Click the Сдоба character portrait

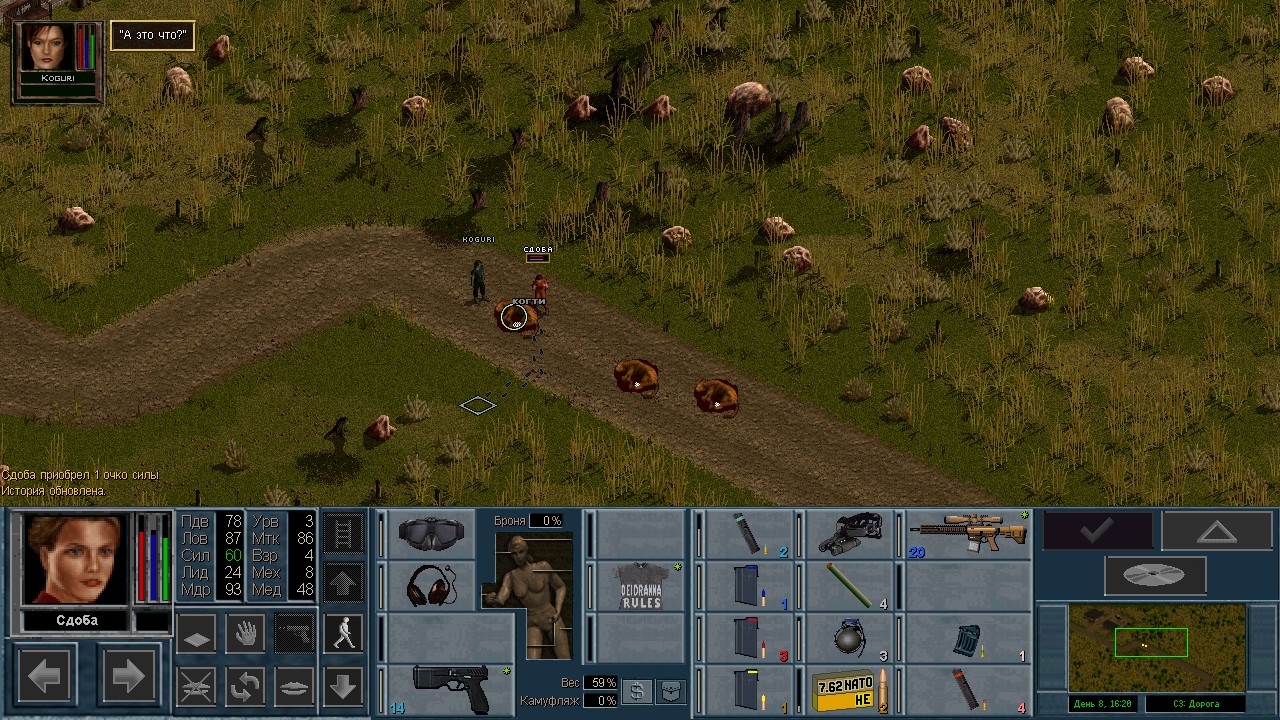coord(77,558)
